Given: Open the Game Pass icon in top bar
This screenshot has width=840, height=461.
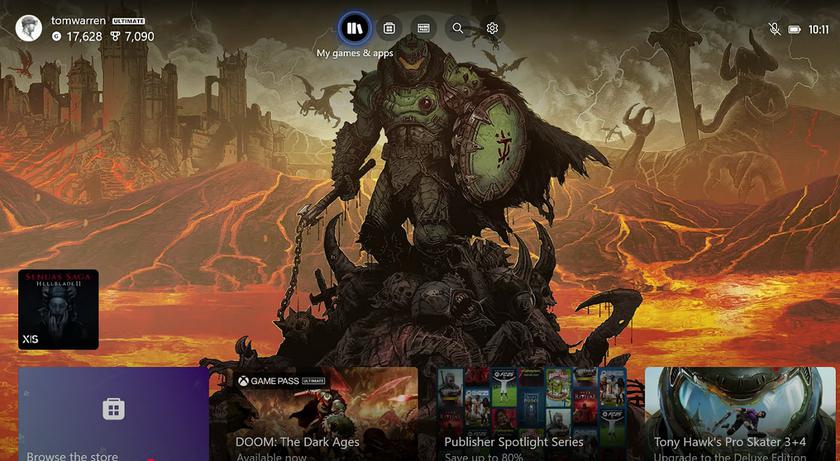Looking at the screenshot, I should pyautogui.click(x=423, y=28).
